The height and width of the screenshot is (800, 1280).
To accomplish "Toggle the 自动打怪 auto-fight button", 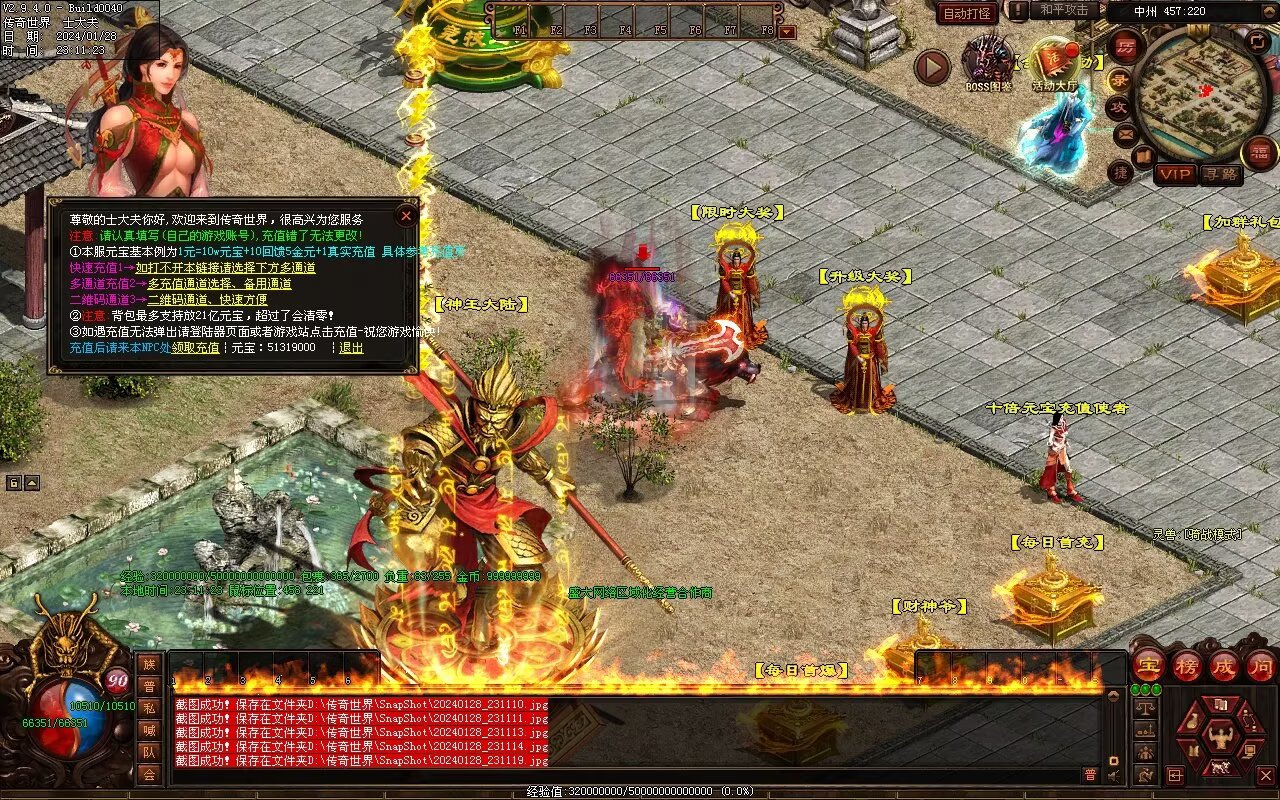I will [967, 13].
